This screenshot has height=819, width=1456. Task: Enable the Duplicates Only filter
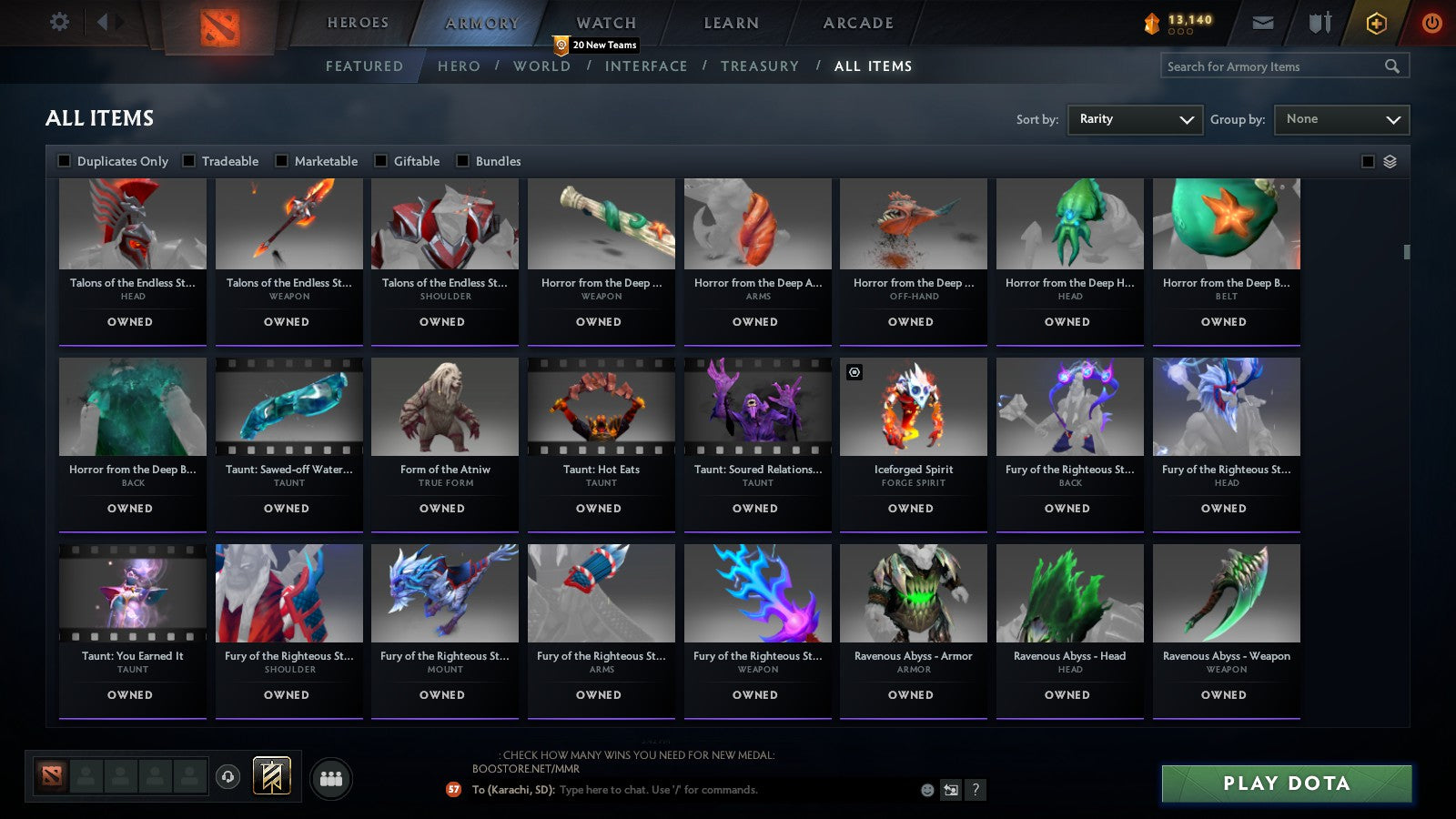[x=65, y=161]
